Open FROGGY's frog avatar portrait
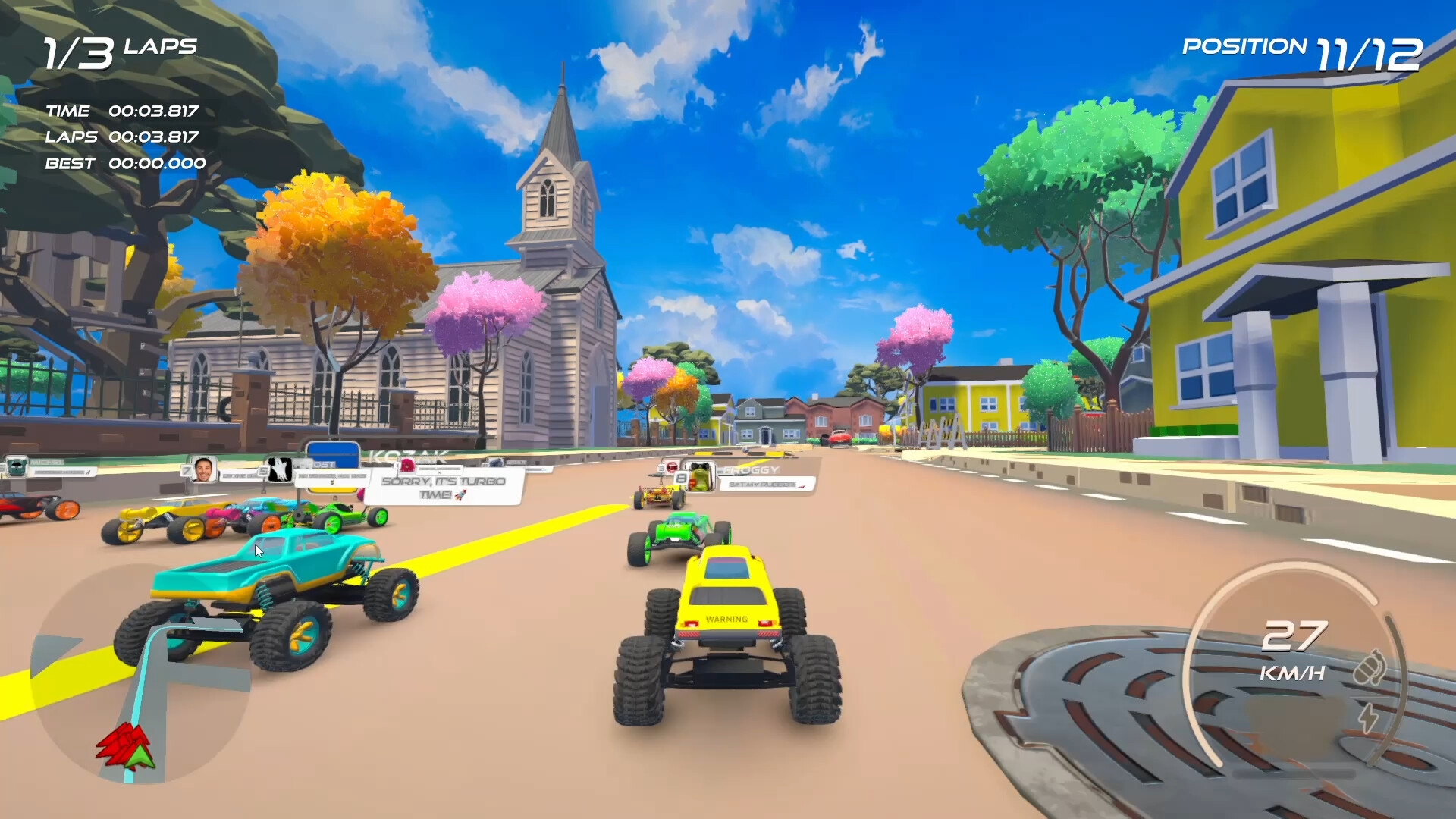Screen dimensions: 1456x819 pyautogui.click(x=700, y=476)
